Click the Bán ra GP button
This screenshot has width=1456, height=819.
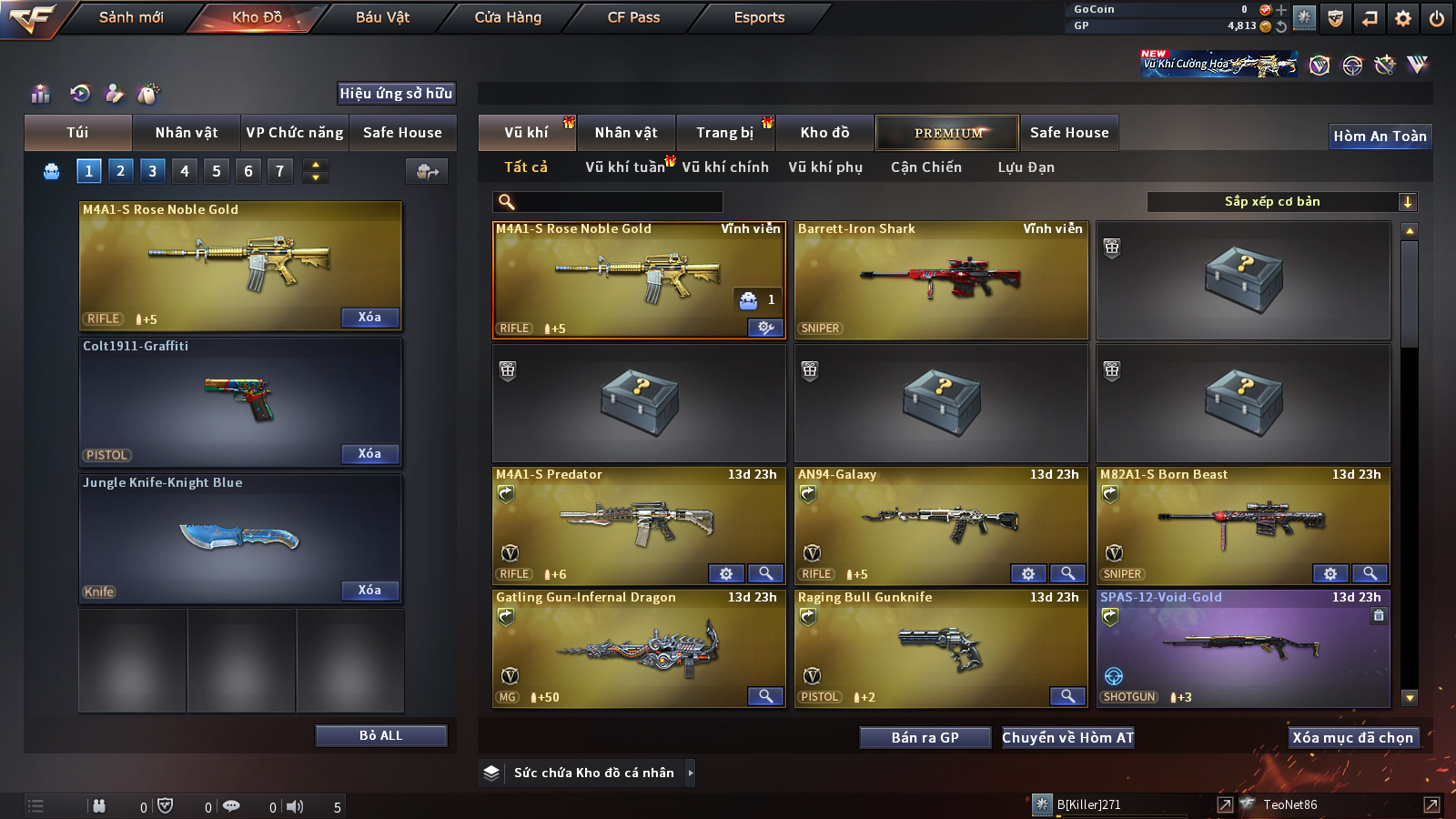925,738
